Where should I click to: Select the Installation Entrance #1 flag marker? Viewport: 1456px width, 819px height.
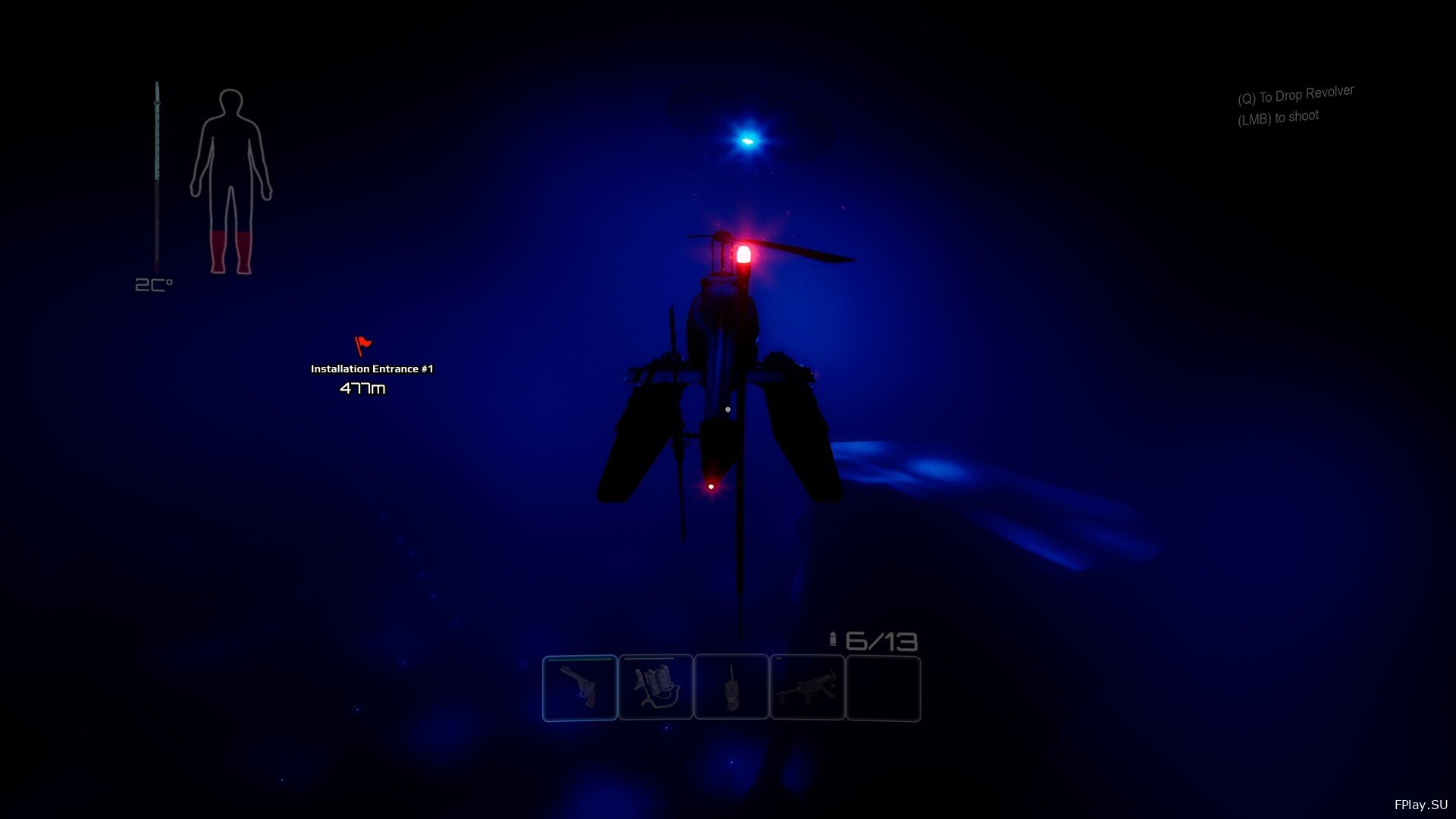tap(363, 346)
